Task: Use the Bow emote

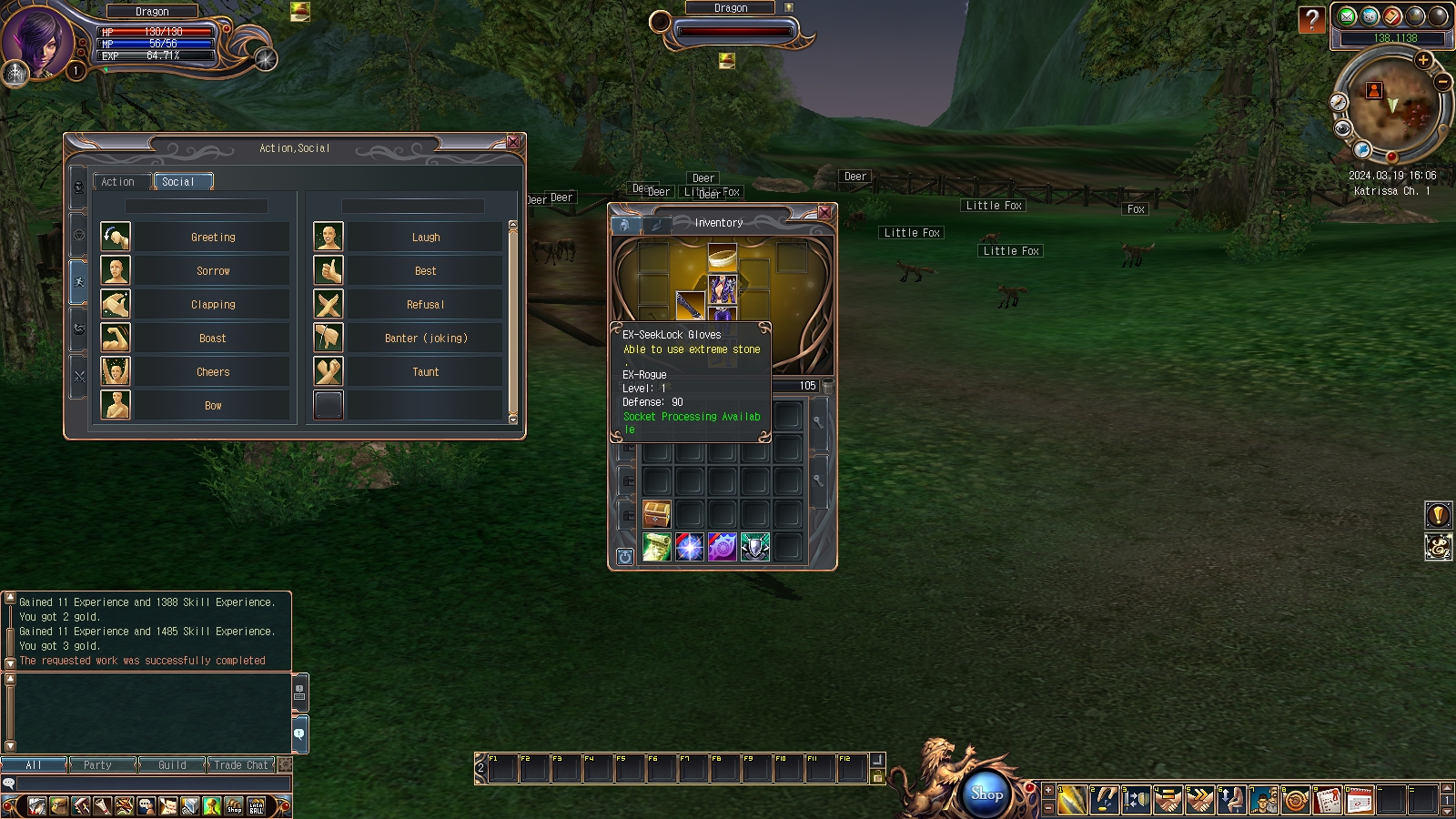Action: tap(213, 406)
